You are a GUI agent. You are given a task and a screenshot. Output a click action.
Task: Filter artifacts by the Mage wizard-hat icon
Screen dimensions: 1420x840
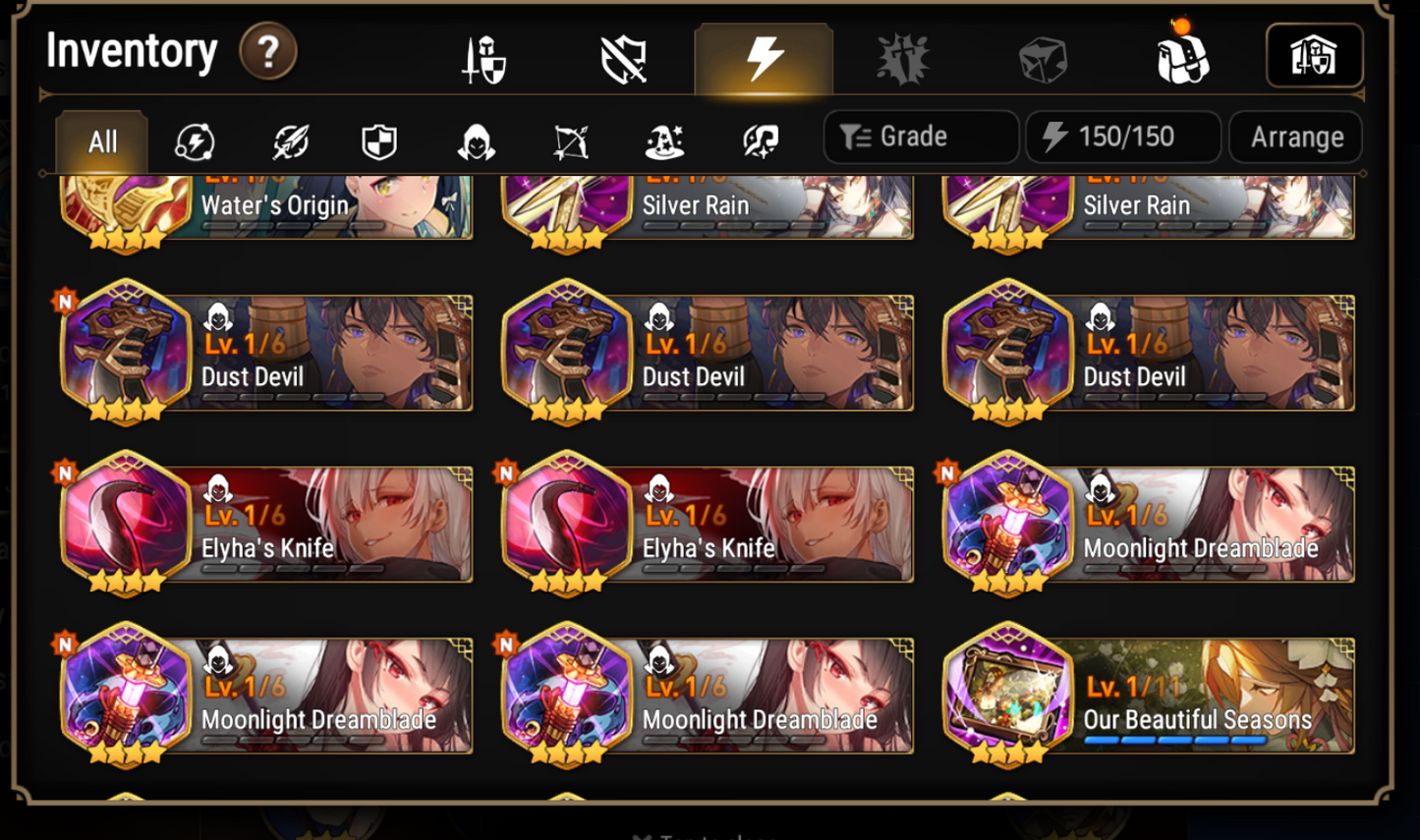[666, 141]
